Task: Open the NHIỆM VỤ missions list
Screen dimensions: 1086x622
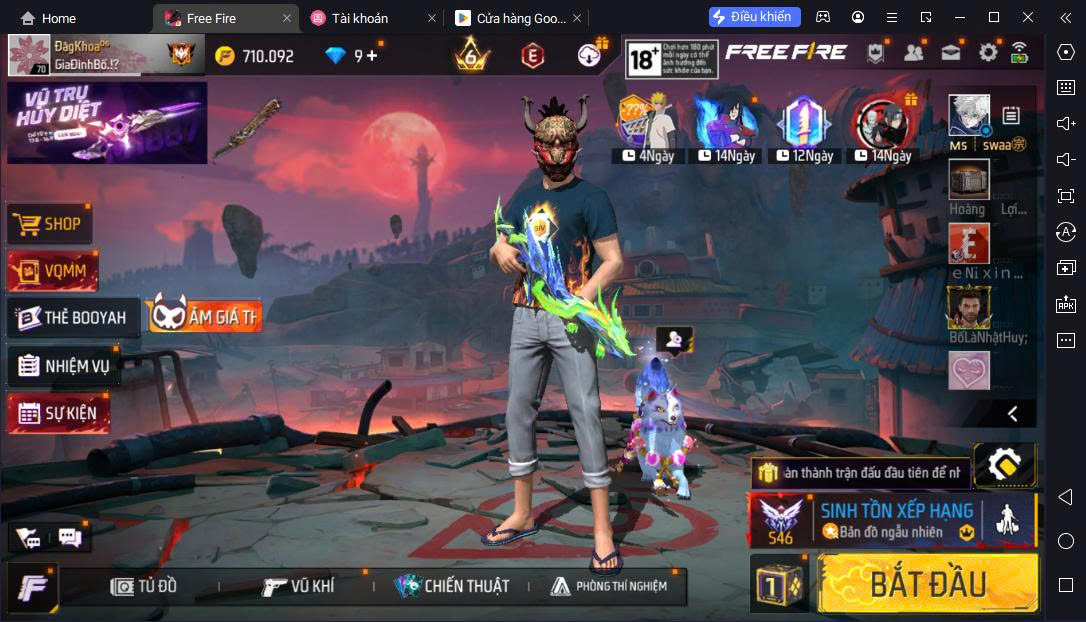Action: [x=64, y=366]
